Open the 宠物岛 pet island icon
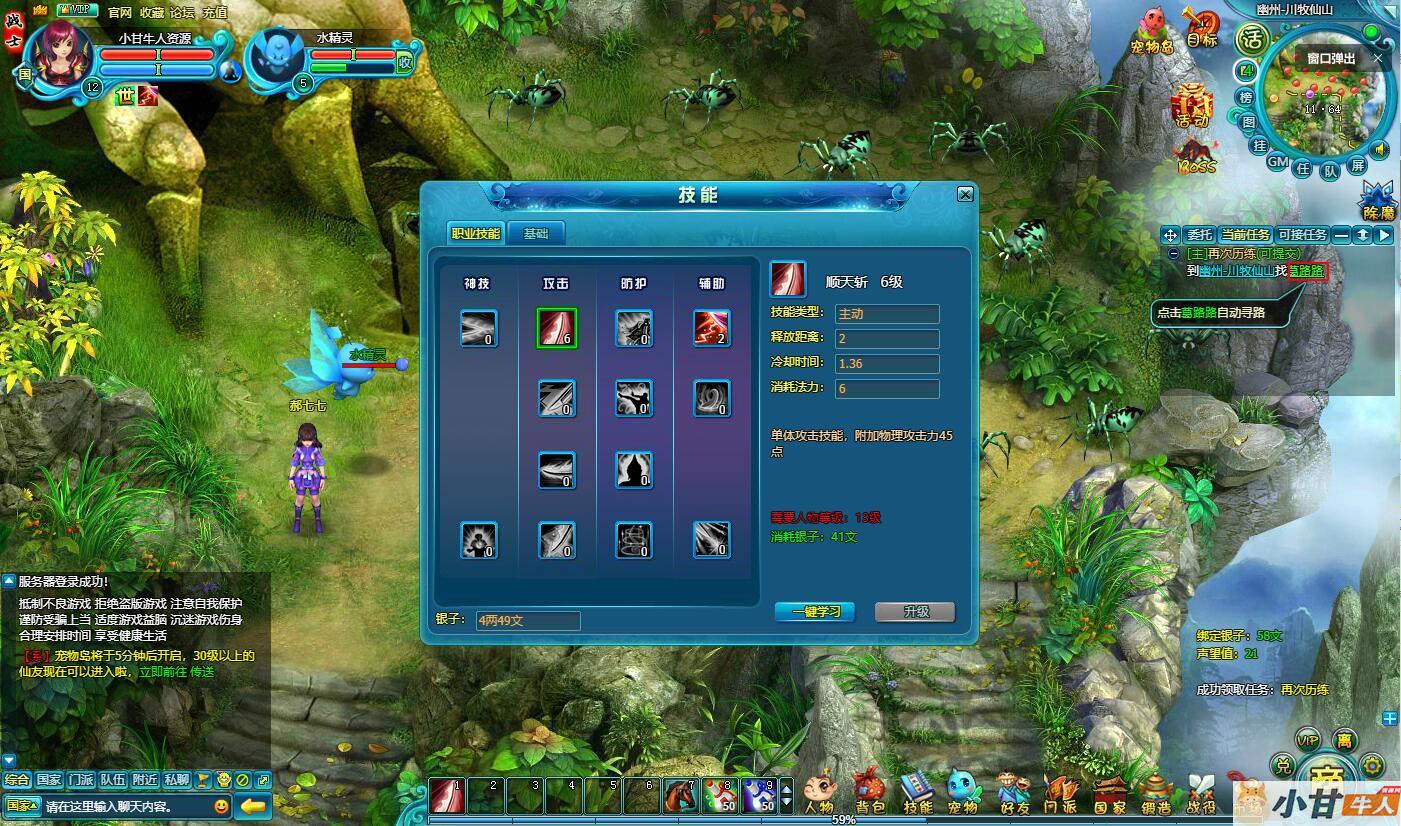1401x826 pixels. click(x=1152, y=31)
